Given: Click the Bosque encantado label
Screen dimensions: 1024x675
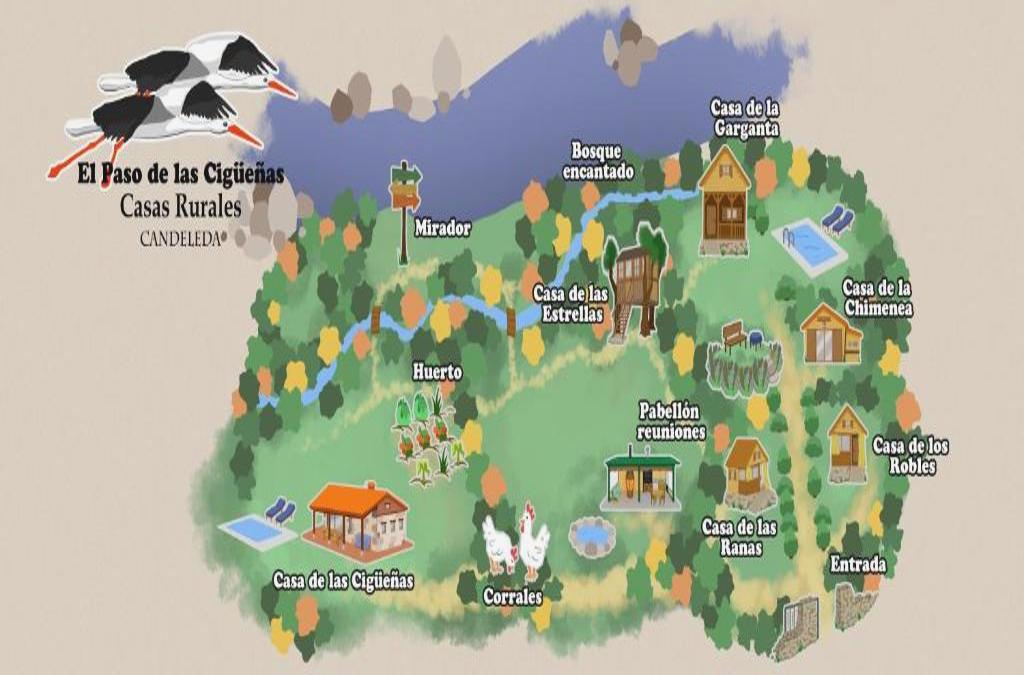Looking at the screenshot, I should [598, 161].
